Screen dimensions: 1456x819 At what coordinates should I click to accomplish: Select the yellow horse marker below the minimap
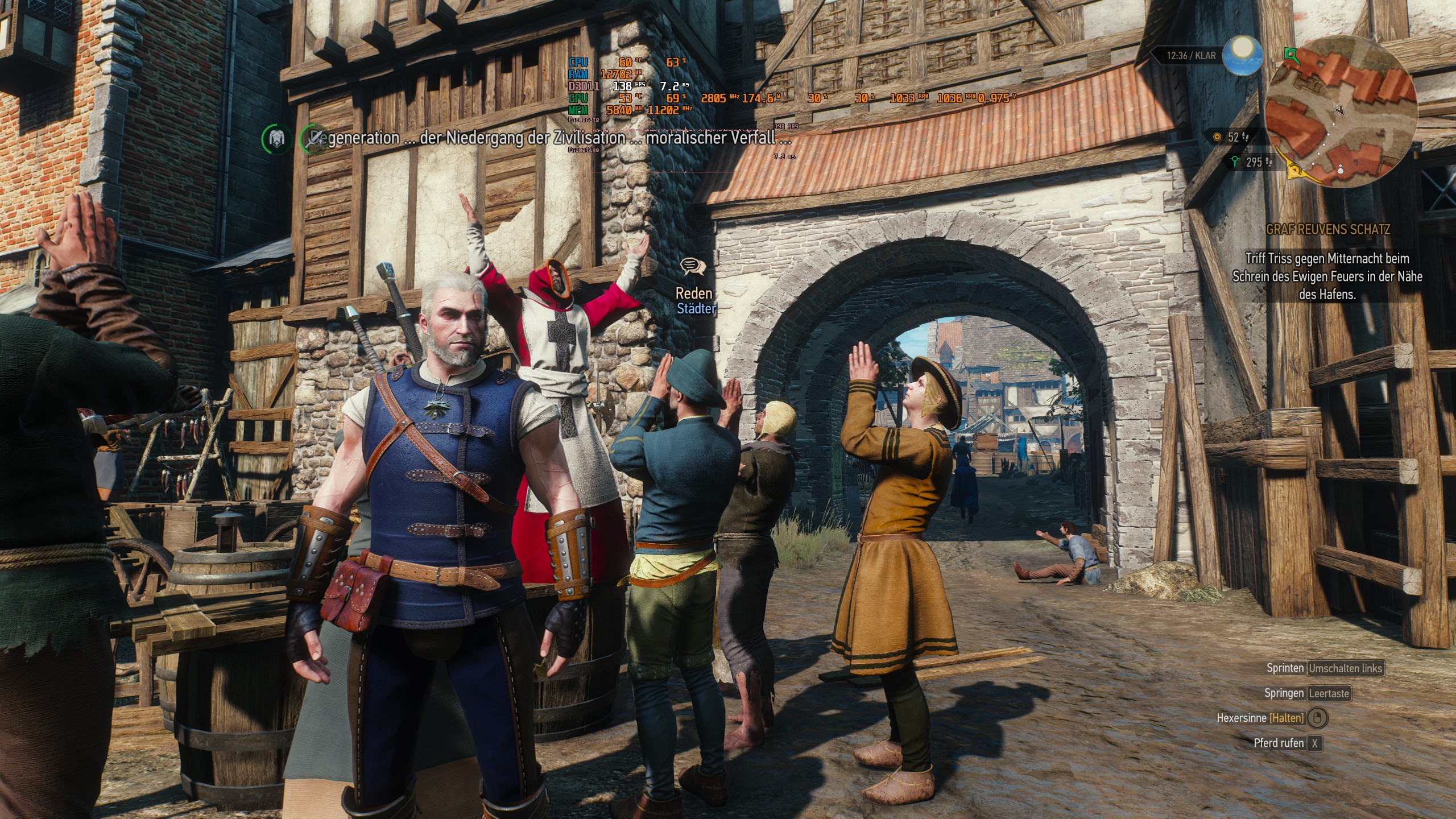1294,169
